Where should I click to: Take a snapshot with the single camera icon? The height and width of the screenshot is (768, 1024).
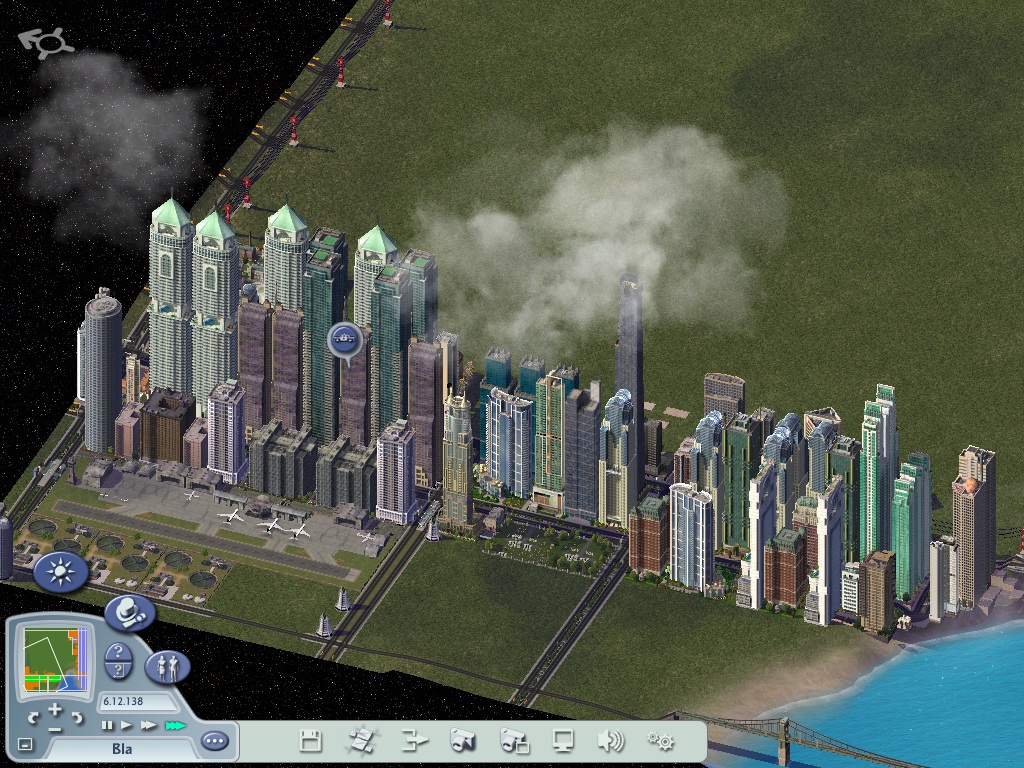(464, 741)
